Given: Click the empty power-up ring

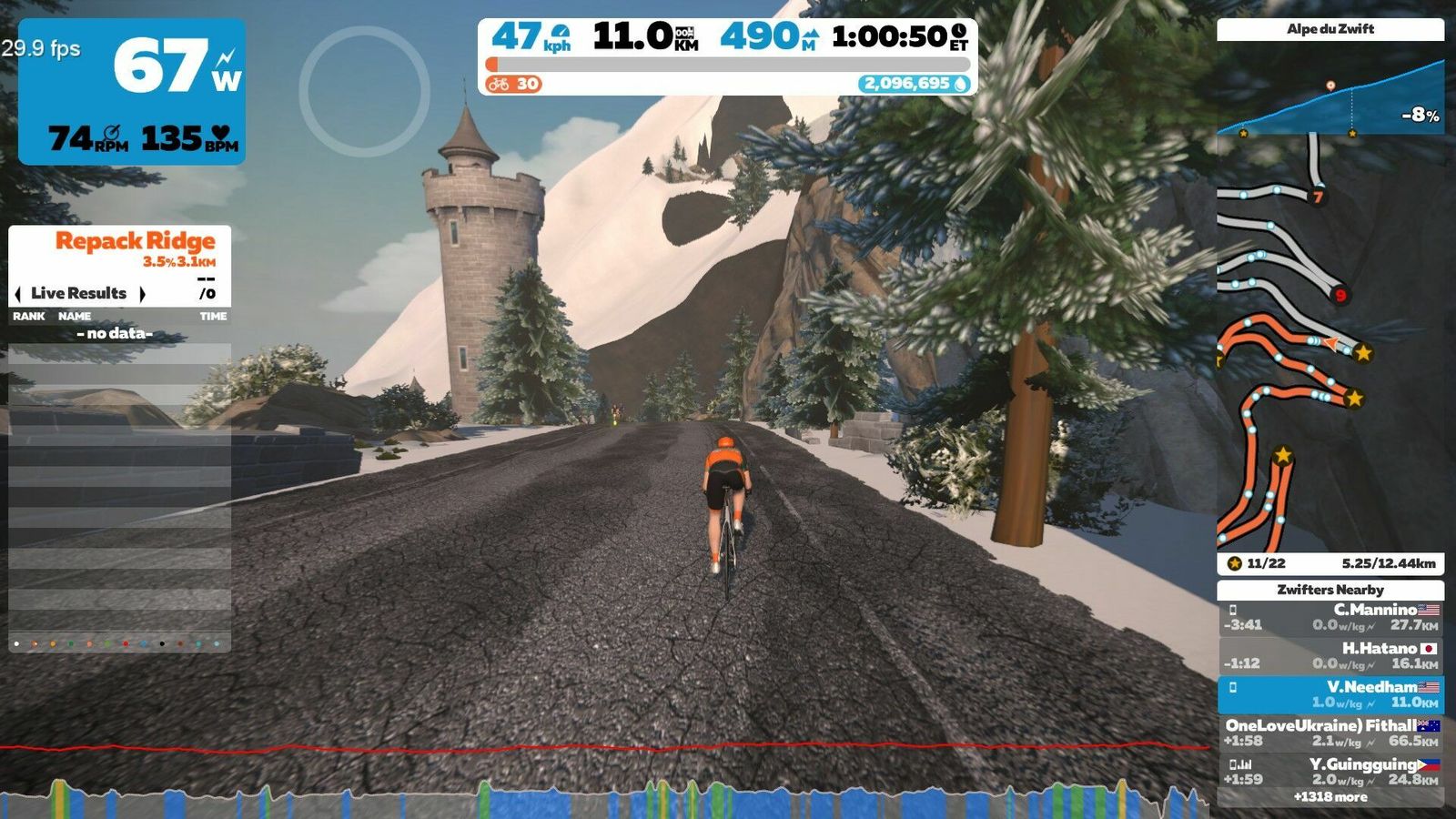Looking at the screenshot, I should coord(364,91).
